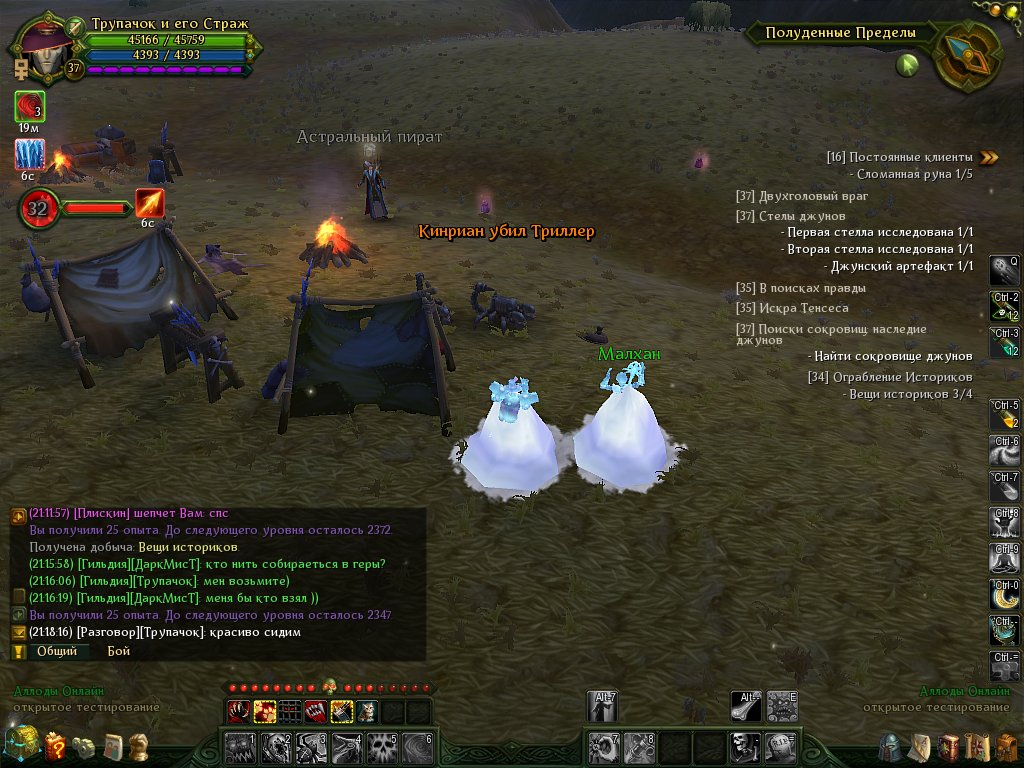Switch to the Общий chat tab

(x=56, y=651)
